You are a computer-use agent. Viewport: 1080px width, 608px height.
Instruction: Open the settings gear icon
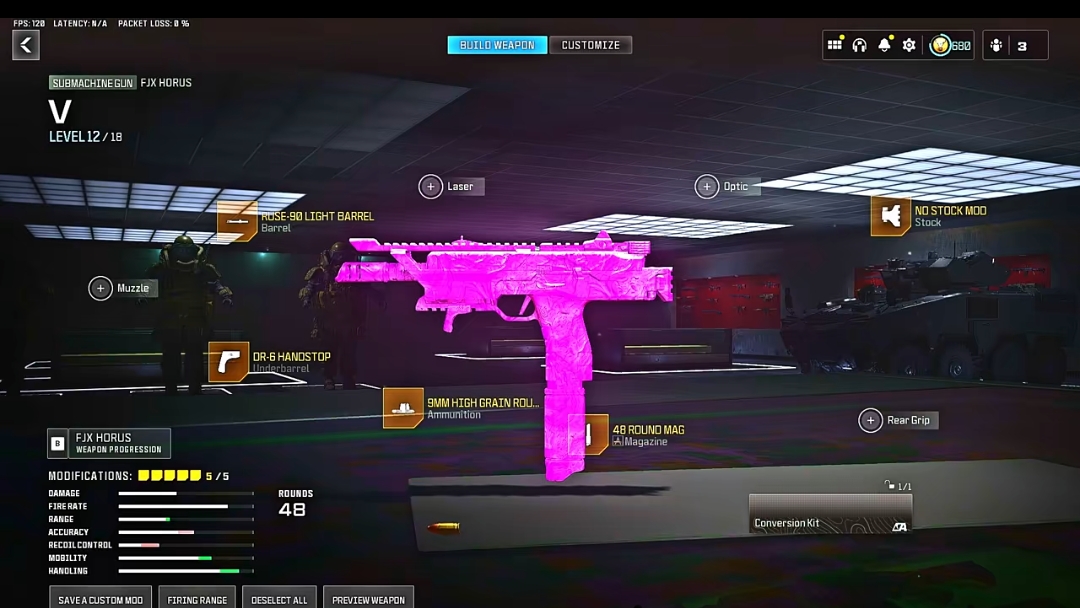(909, 45)
